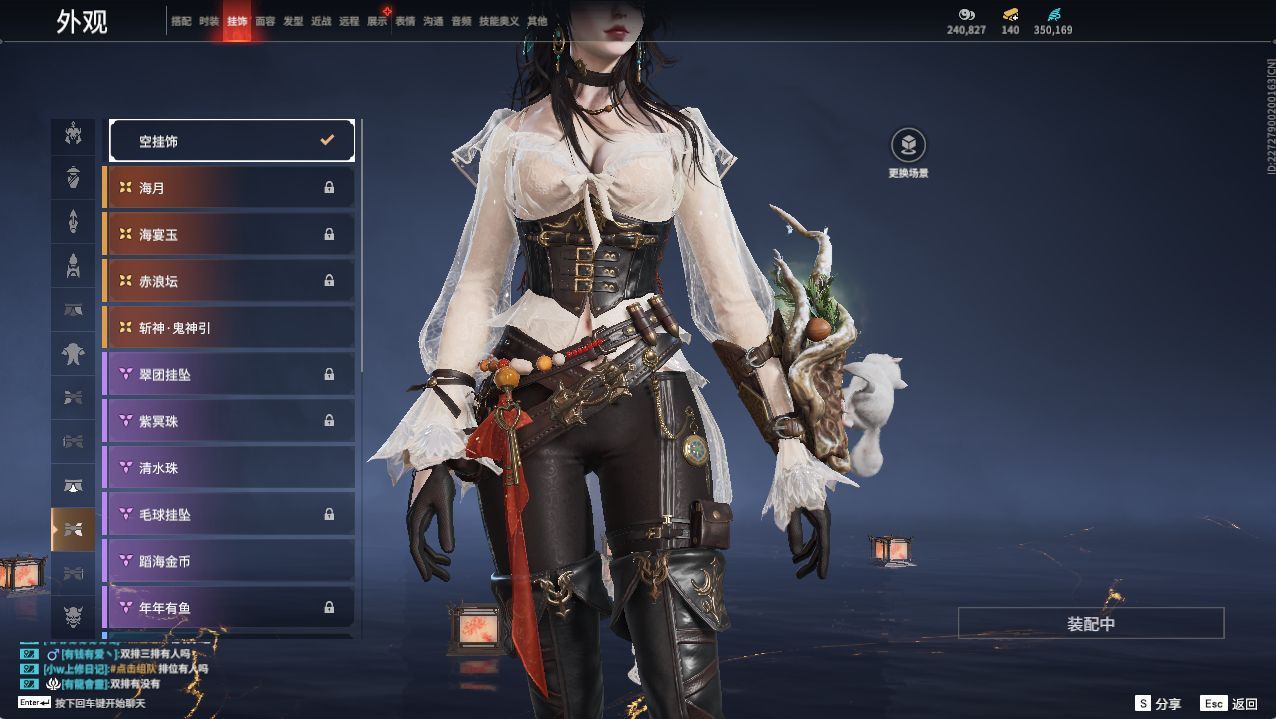This screenshot has height=719, width=1276.
Task: Select the 海宴玉 accessory
Action: click(229, 234)
